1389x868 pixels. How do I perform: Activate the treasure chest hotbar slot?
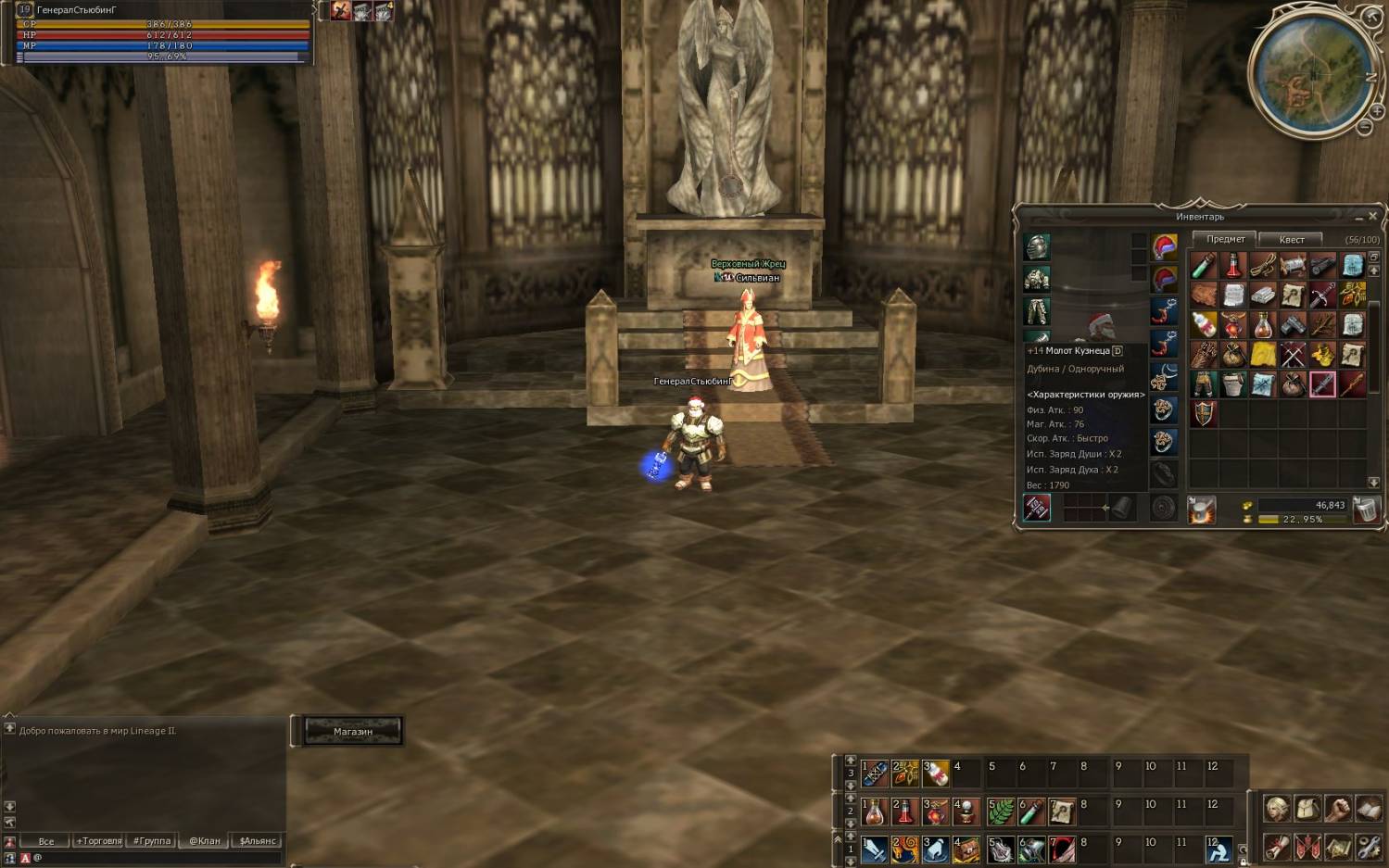point(966,849)
